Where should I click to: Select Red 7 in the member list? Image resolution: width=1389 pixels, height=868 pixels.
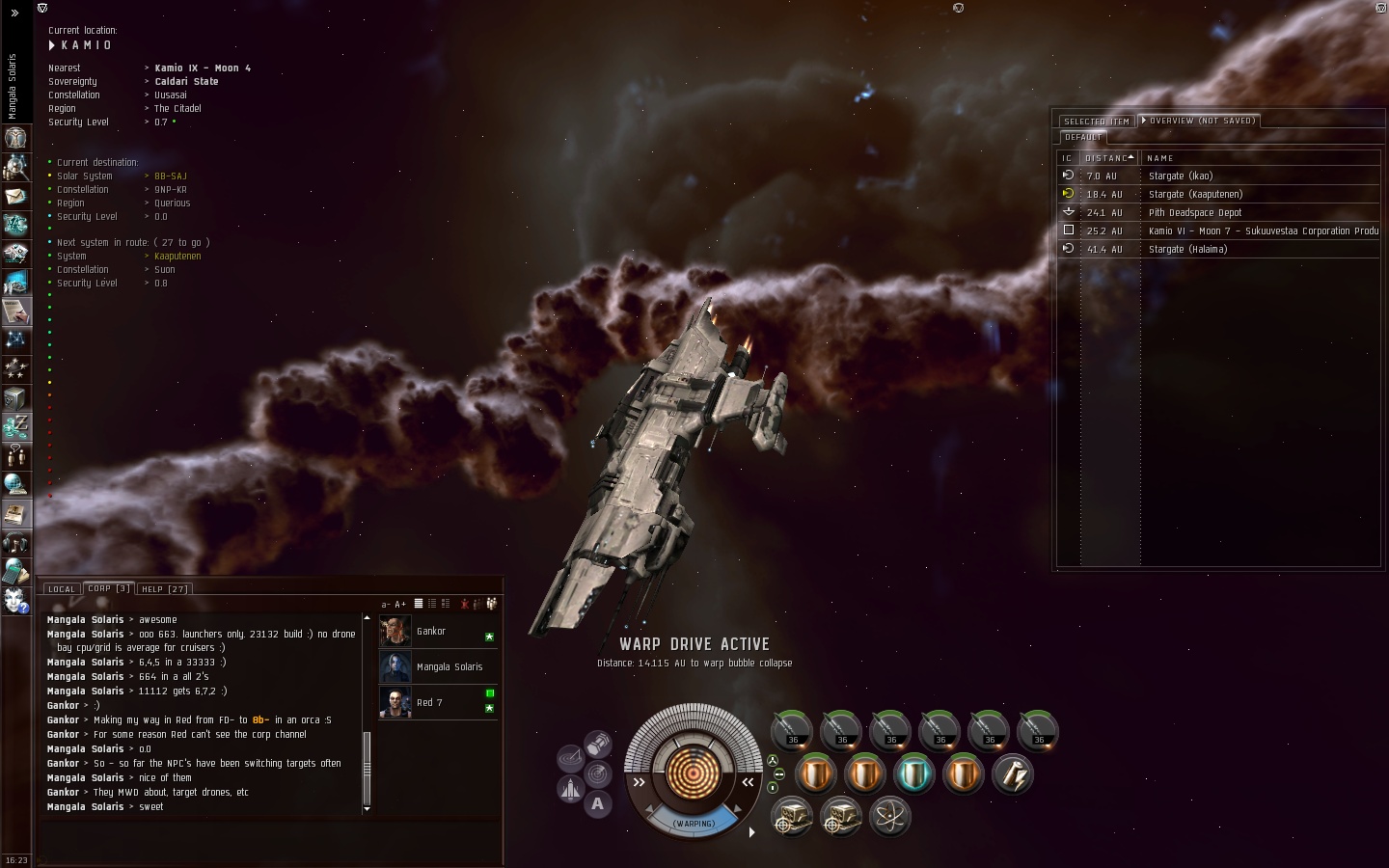coord(429,703)
